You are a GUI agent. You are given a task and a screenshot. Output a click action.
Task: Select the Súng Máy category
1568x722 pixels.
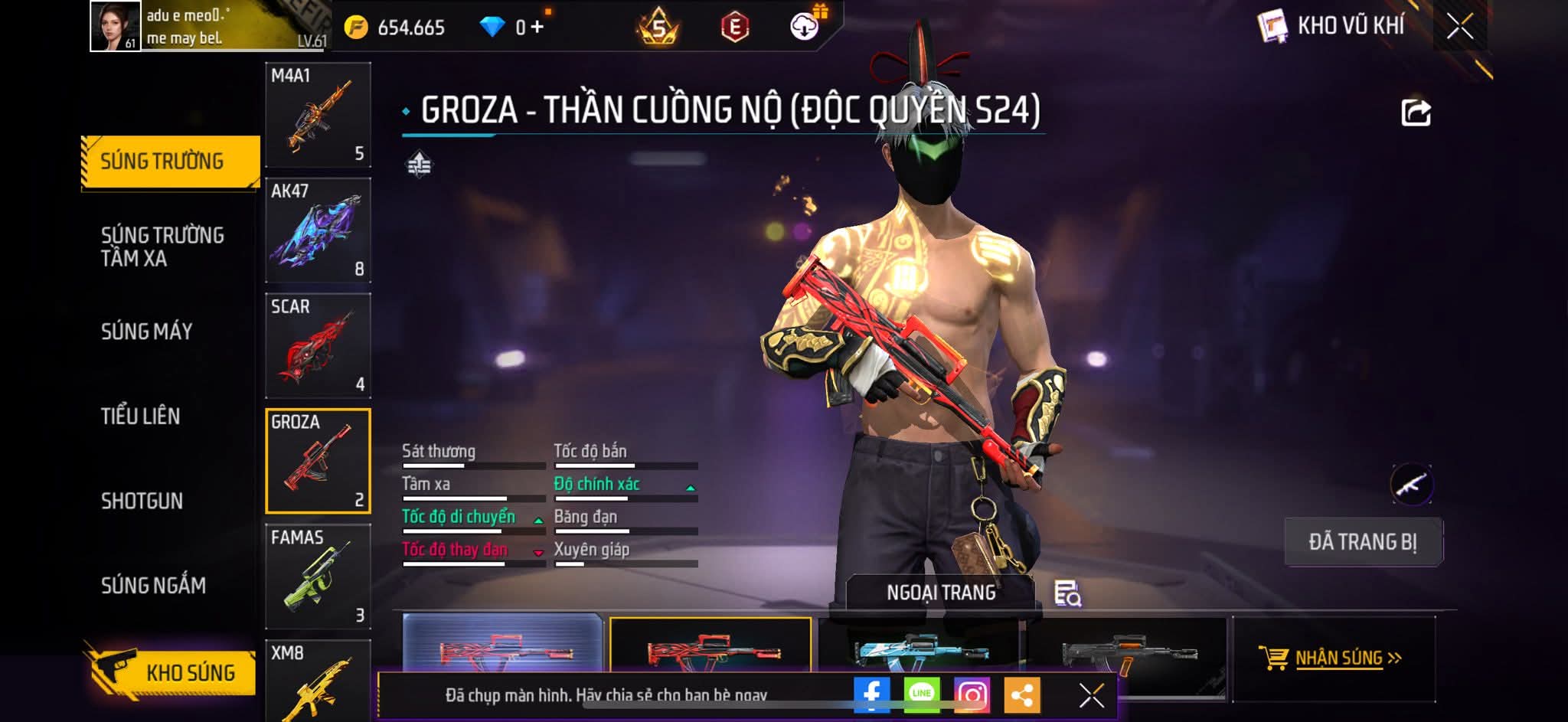[x=147, y=332]
